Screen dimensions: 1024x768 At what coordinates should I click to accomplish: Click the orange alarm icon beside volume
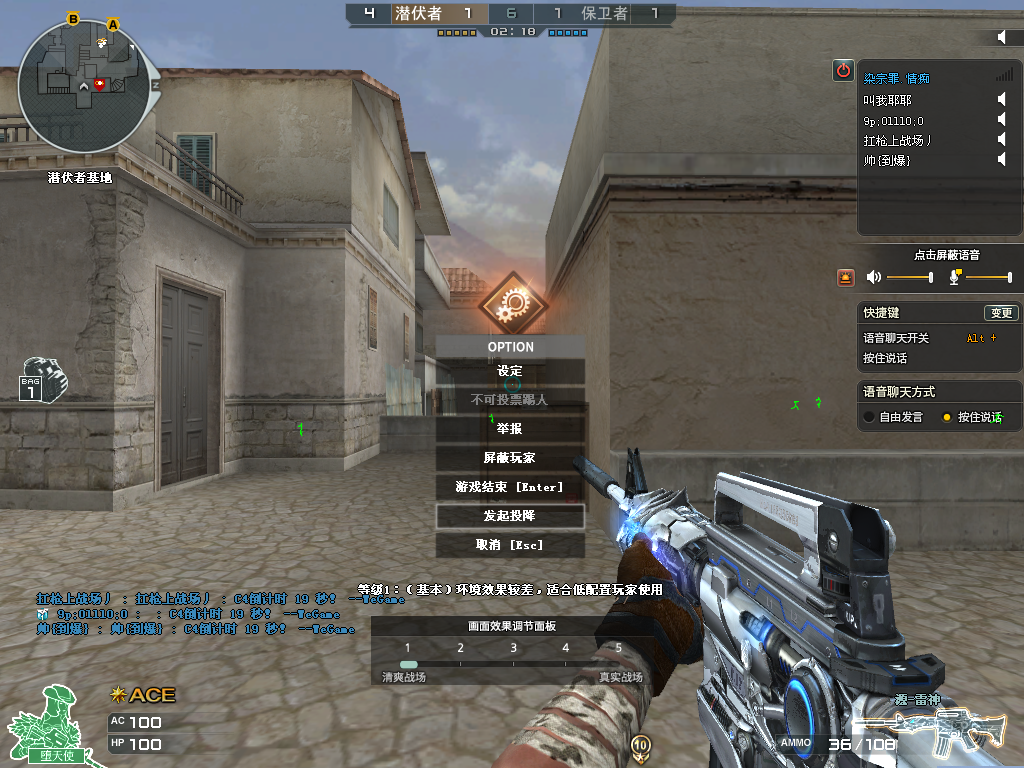click(x=846, y=277)
